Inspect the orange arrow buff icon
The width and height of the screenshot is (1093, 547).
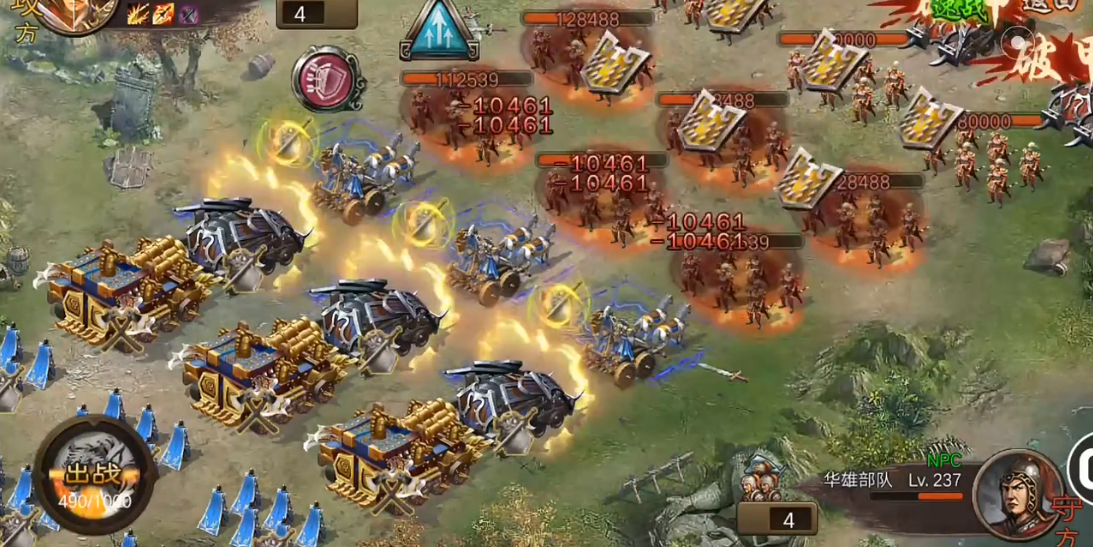click(x=163, y=14)
